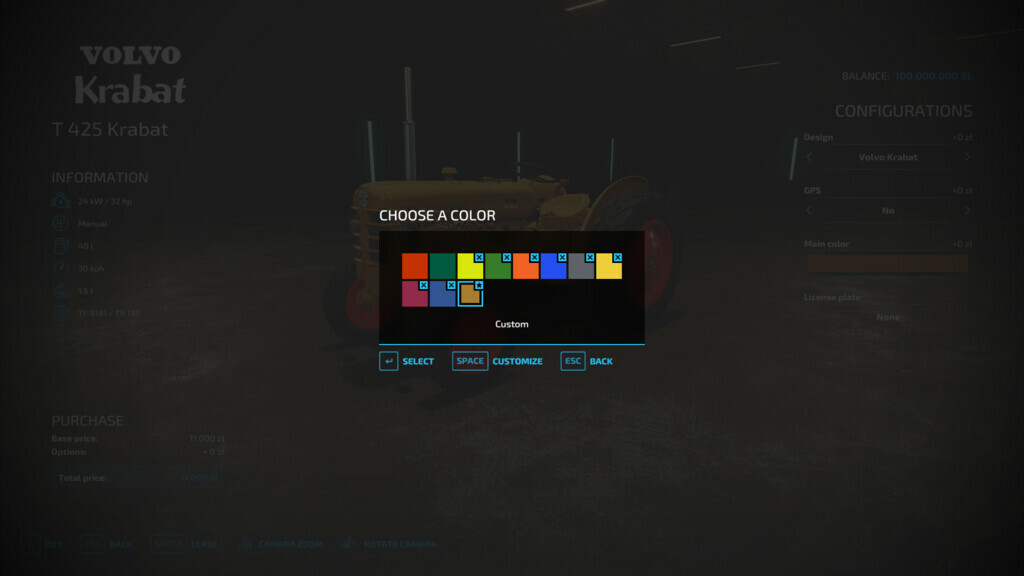Select the crimson magenta color swatch
The width and height of the screenshot is (1024, 576).
[x=415, y=294]
